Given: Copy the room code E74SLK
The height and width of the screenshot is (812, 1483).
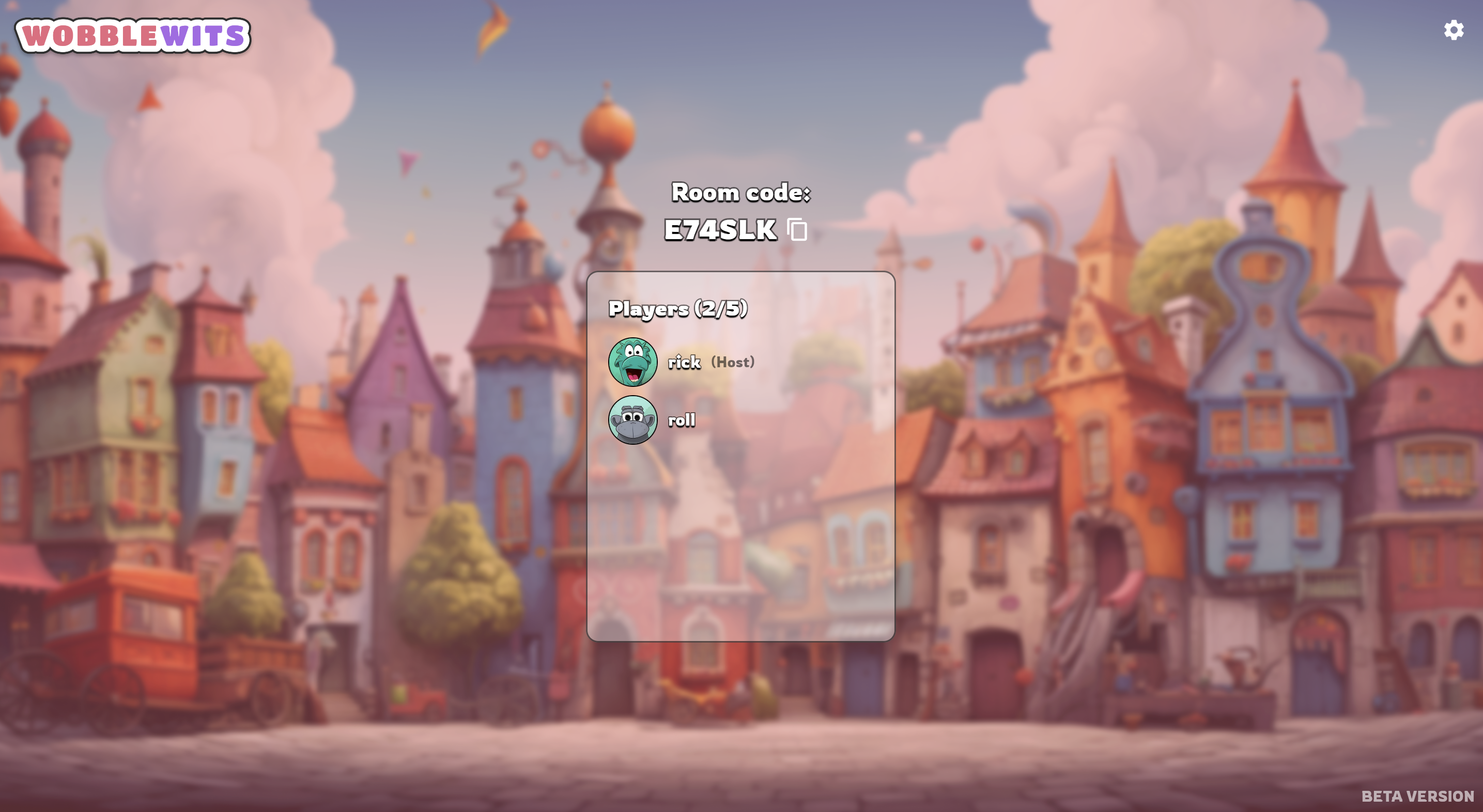Looking at the screenshot, I should pos(797,230).
